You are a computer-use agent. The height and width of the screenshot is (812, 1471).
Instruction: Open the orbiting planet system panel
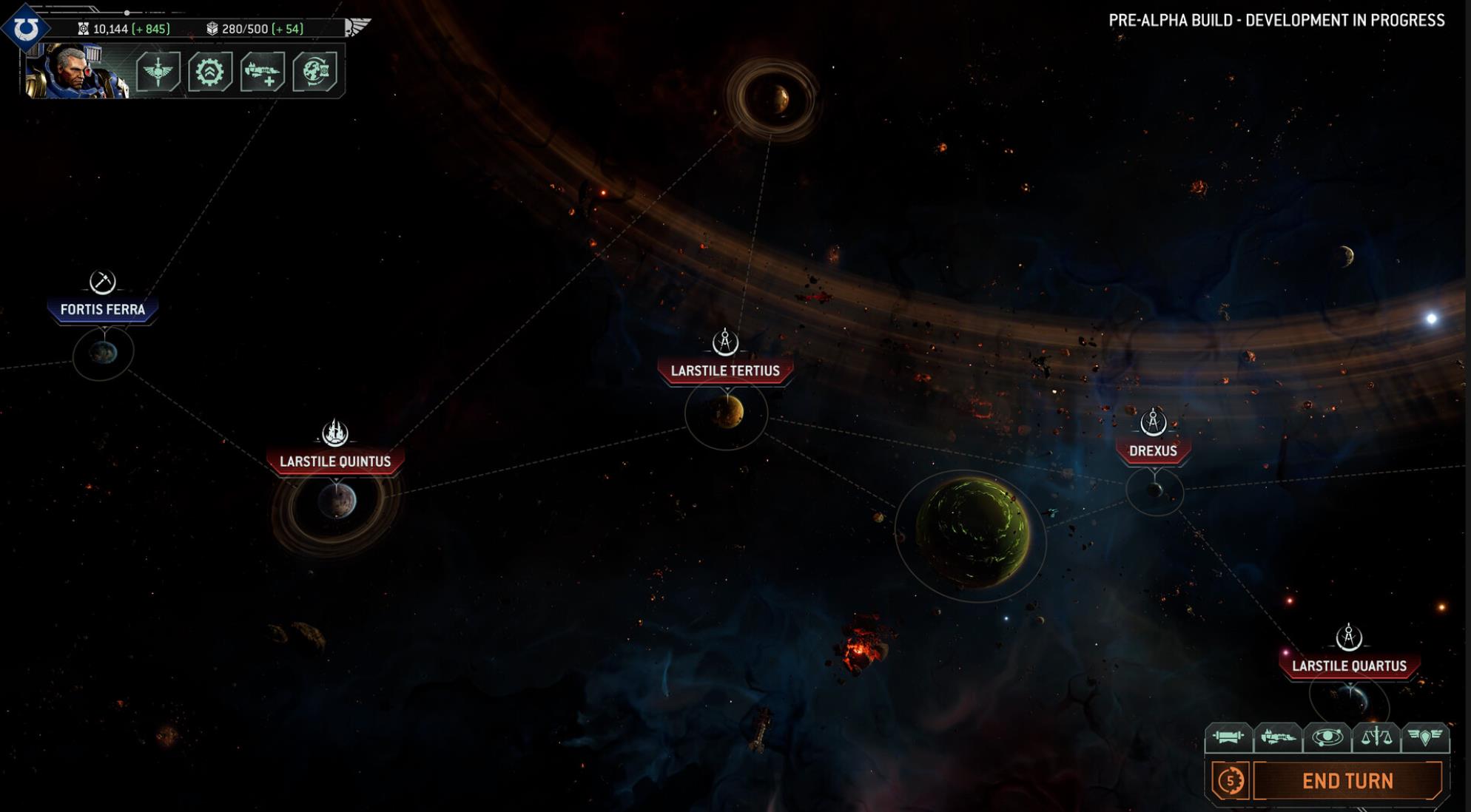click(1327, 737)
